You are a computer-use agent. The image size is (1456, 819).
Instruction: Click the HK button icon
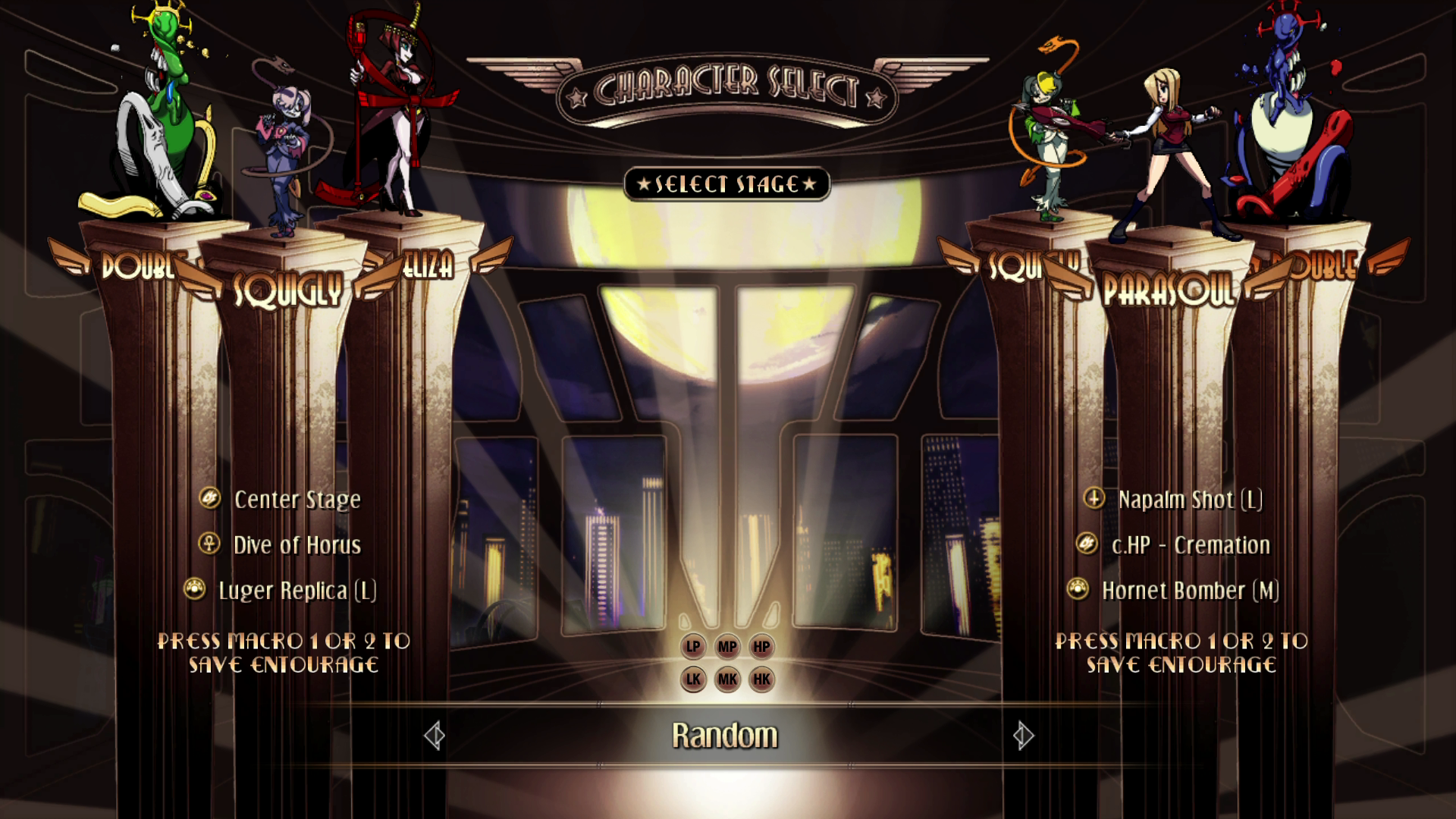pos(761,679)
